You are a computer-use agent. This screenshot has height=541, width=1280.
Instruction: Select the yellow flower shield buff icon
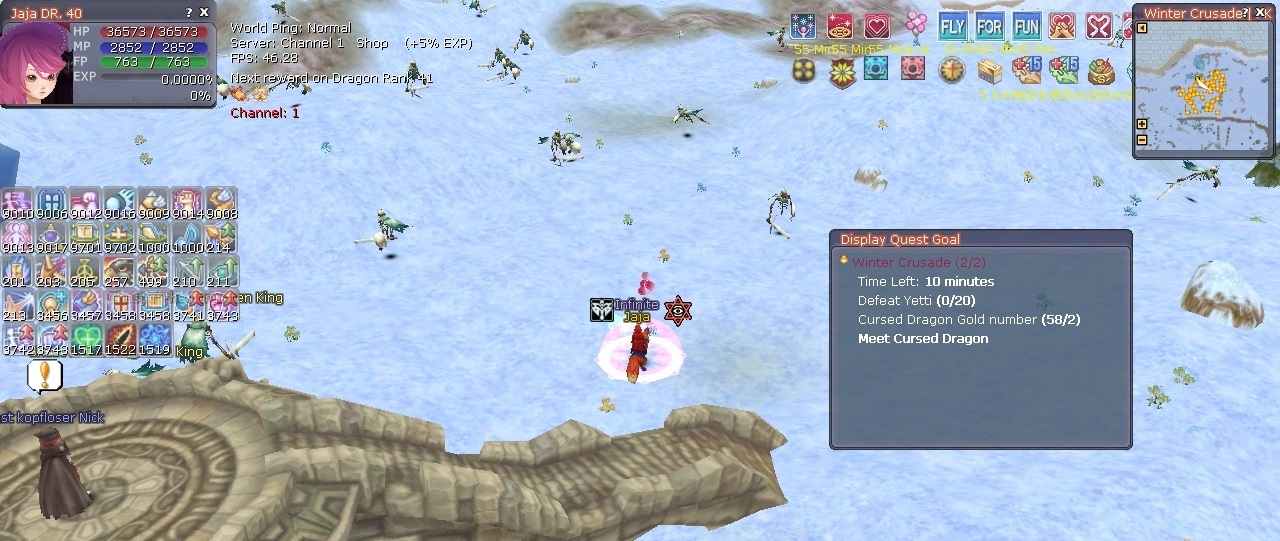[842, 71]
